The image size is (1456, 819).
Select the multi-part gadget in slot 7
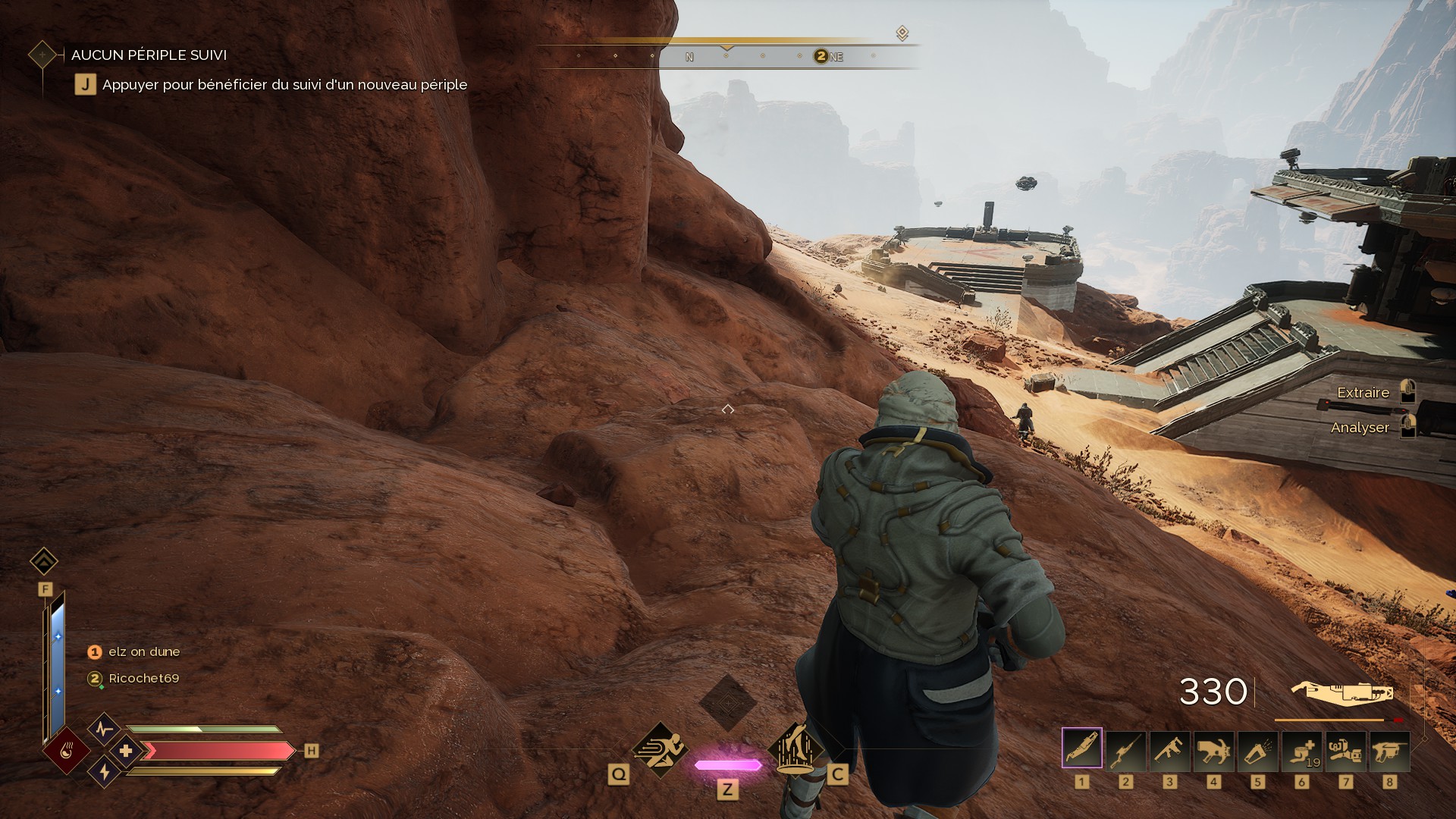(x=1345, y=748)
